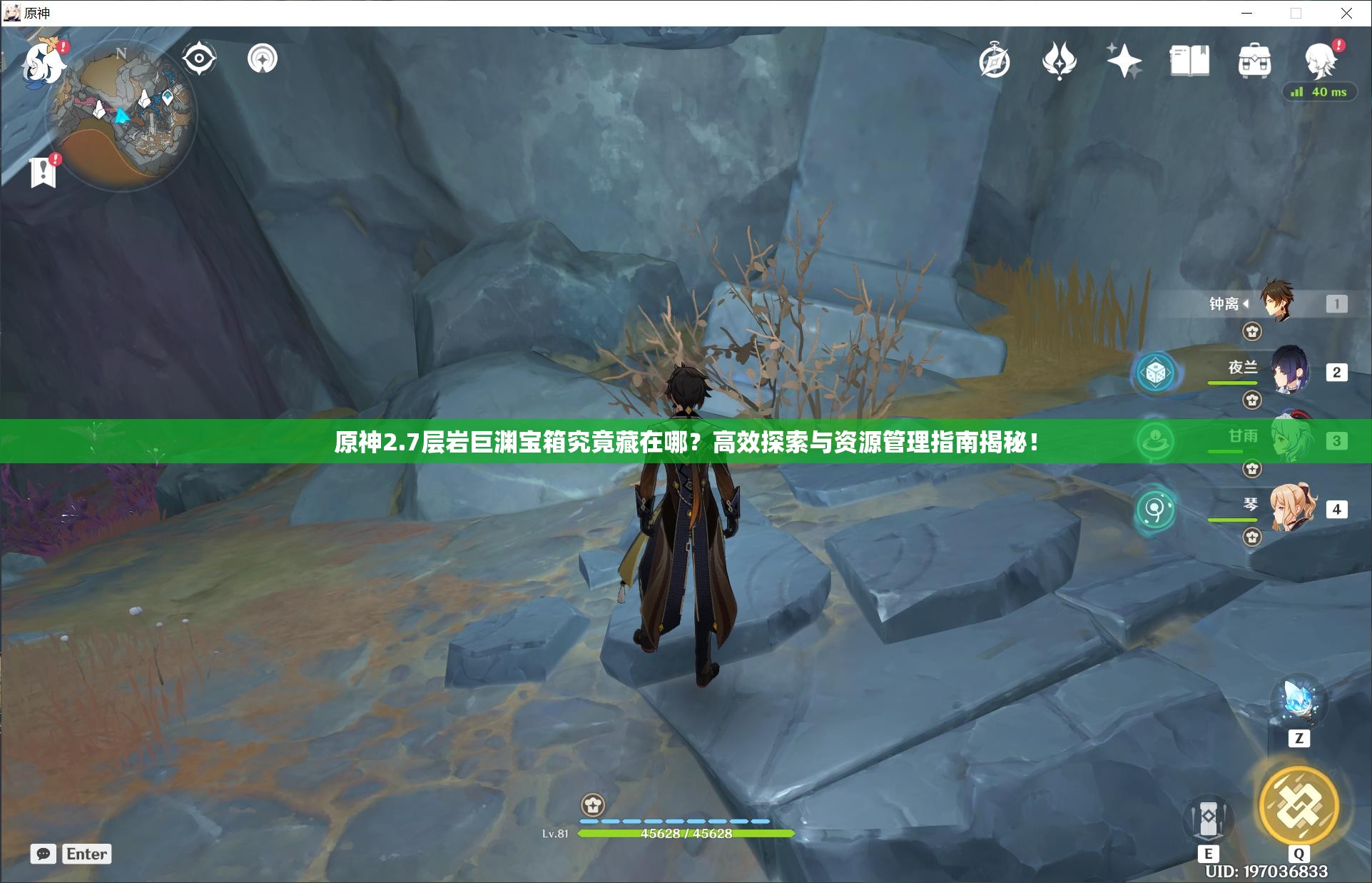Open the battle pass icon
Image resolution: width=1372 pixels, height=883 pixels.
pos(1059,61)
